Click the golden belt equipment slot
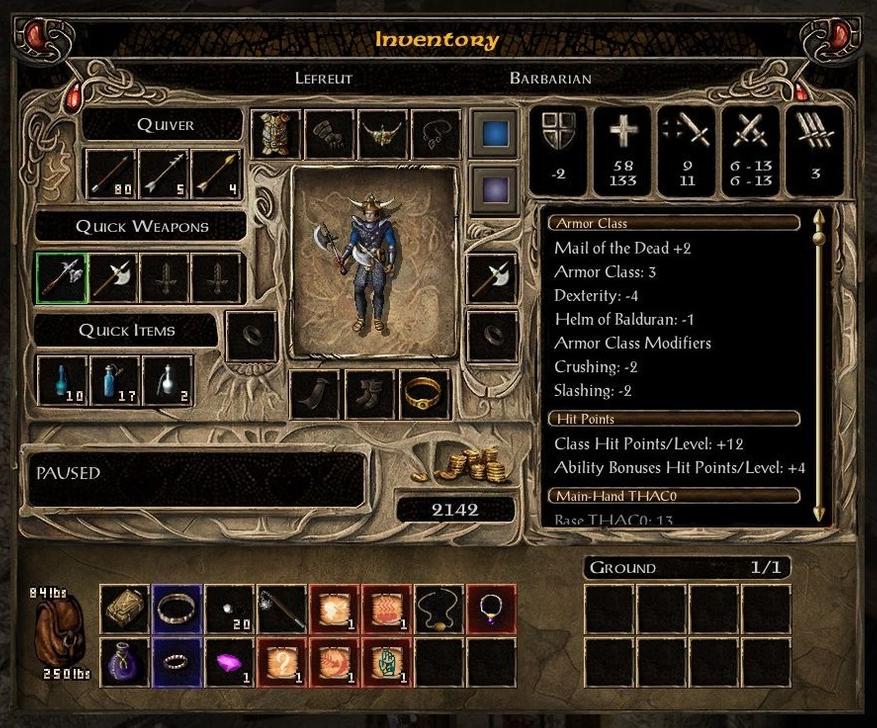The width and height of the screenshot is (877, 728). pos(424,395)
